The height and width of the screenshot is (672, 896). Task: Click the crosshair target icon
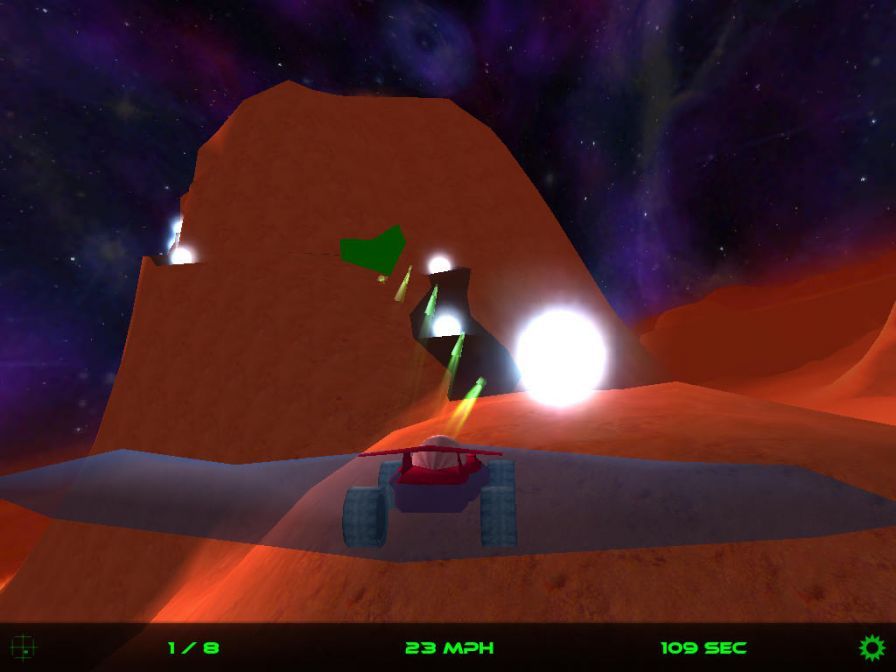tap(23, 647)
